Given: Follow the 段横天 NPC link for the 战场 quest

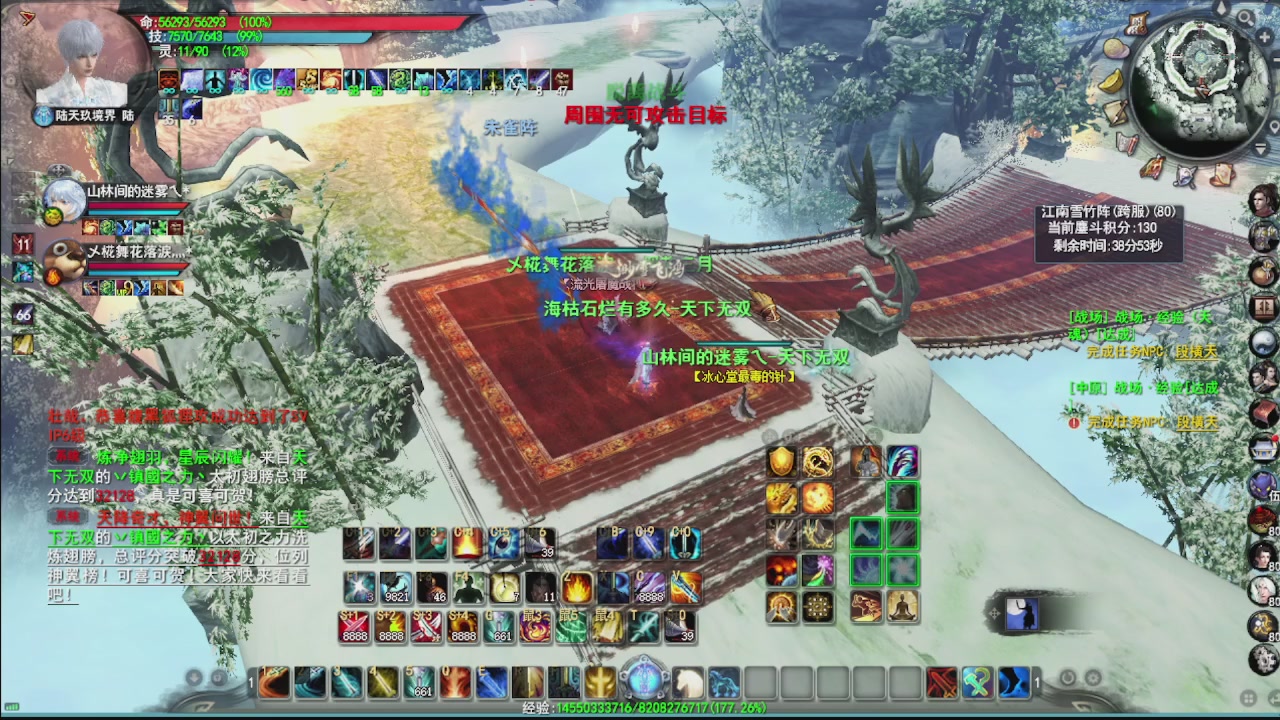Looking at the screenshot, I should (1196, 351).
